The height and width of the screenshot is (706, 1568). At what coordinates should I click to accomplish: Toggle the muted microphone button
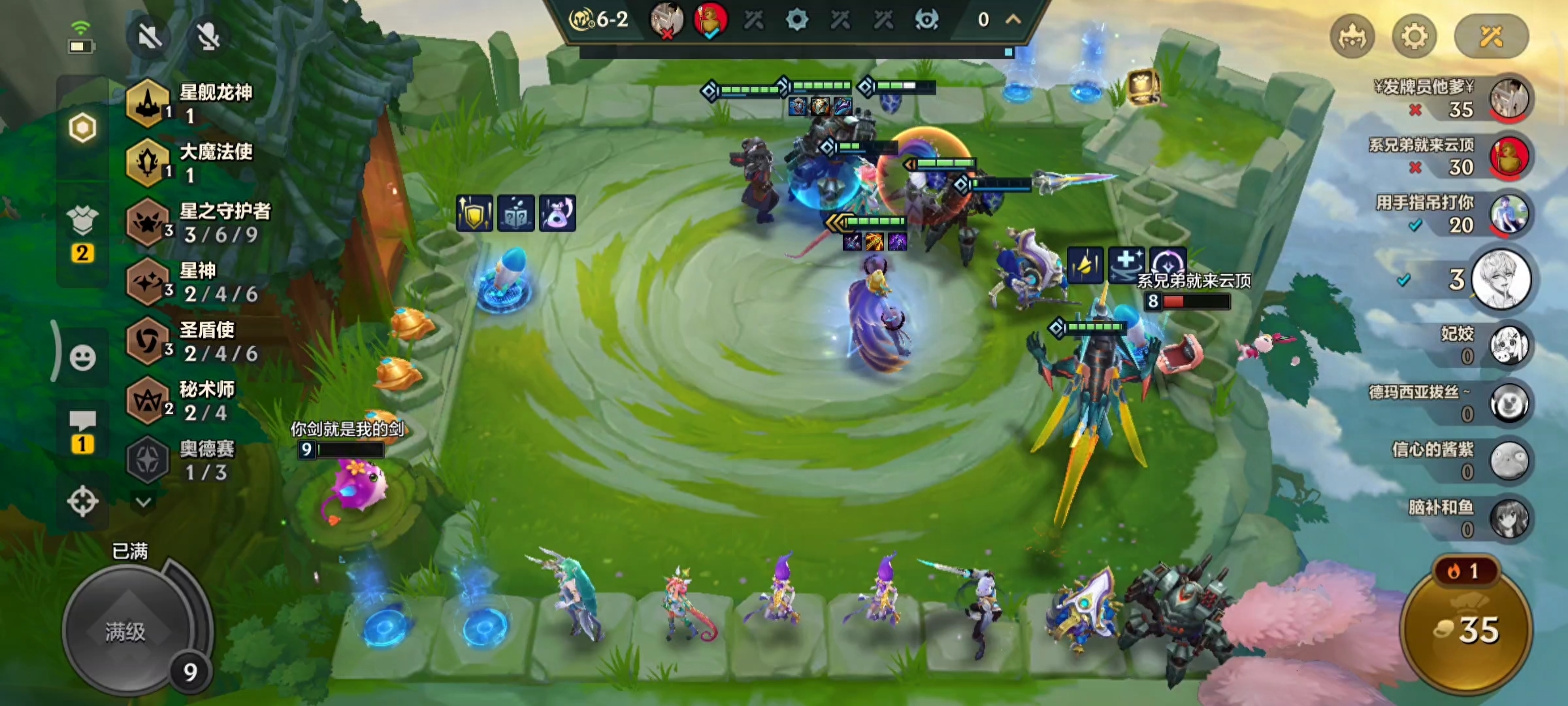click(208, 35)
